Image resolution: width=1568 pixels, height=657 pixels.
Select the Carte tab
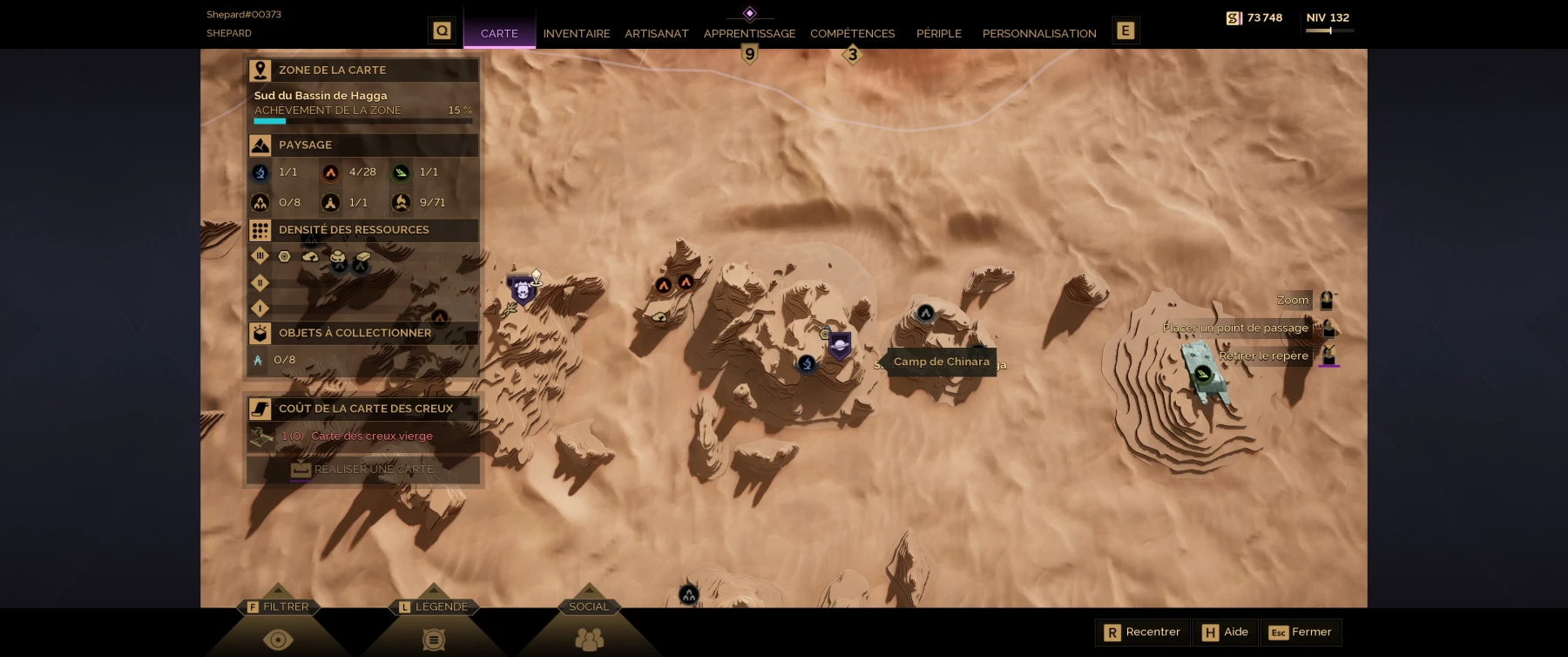(499, 33)
